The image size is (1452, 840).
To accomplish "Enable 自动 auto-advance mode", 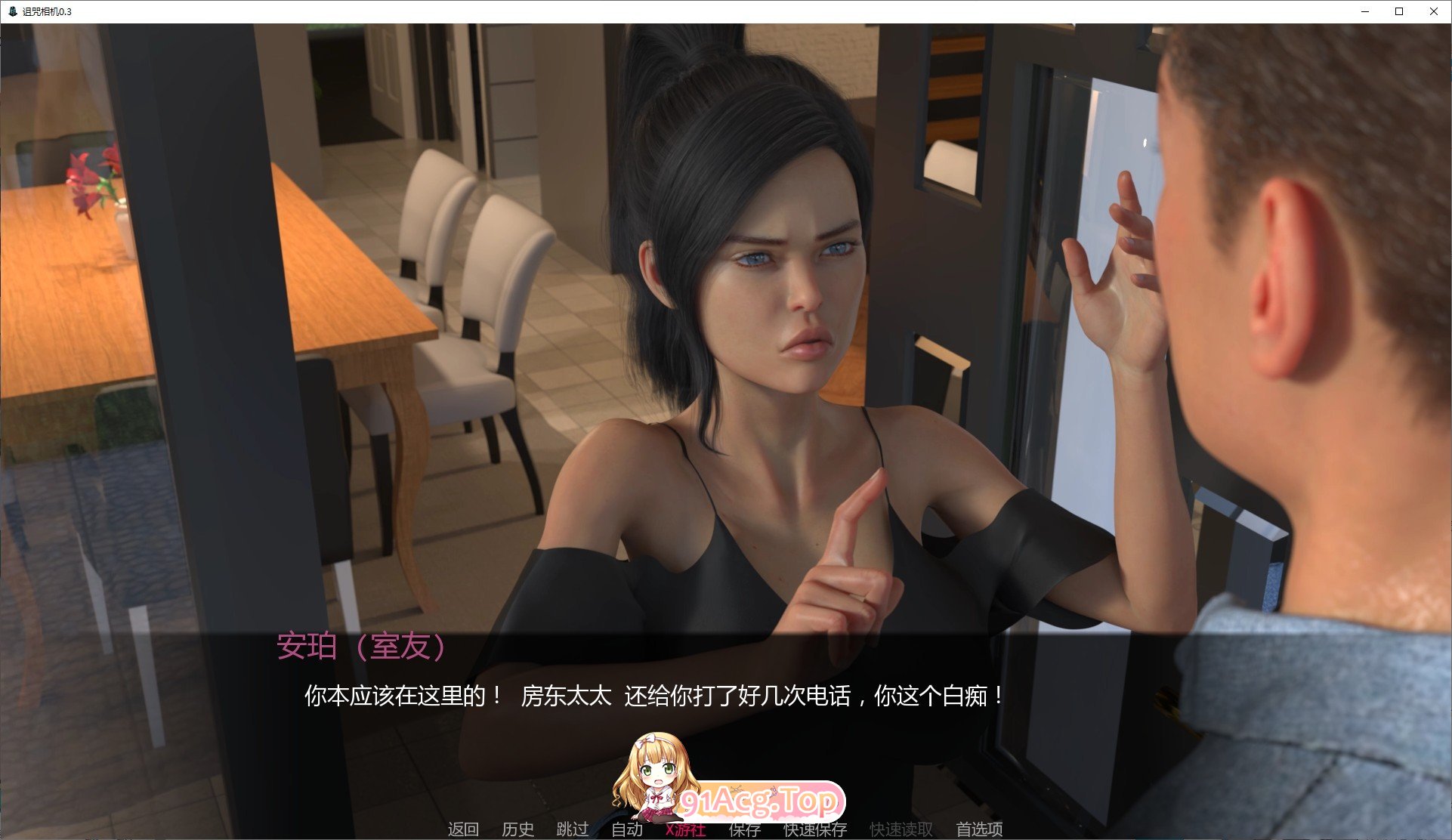I will coord(626,829).
